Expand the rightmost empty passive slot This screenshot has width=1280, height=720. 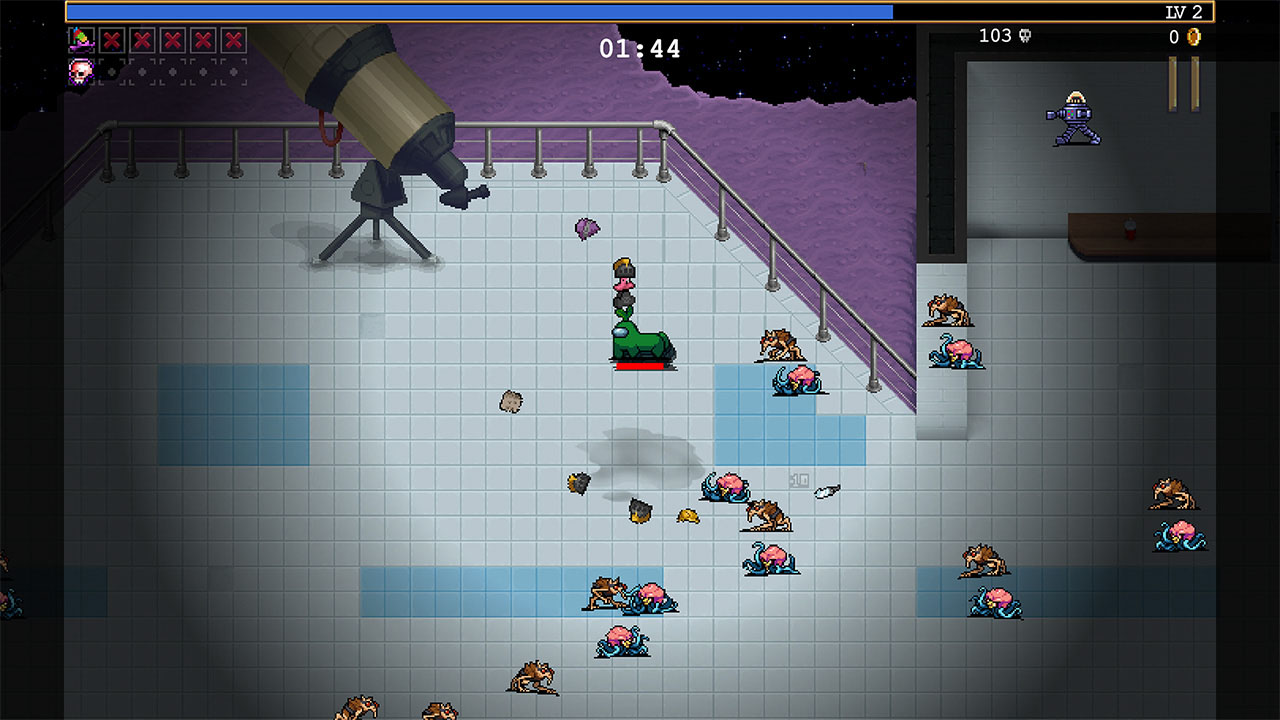pos(232,72)
